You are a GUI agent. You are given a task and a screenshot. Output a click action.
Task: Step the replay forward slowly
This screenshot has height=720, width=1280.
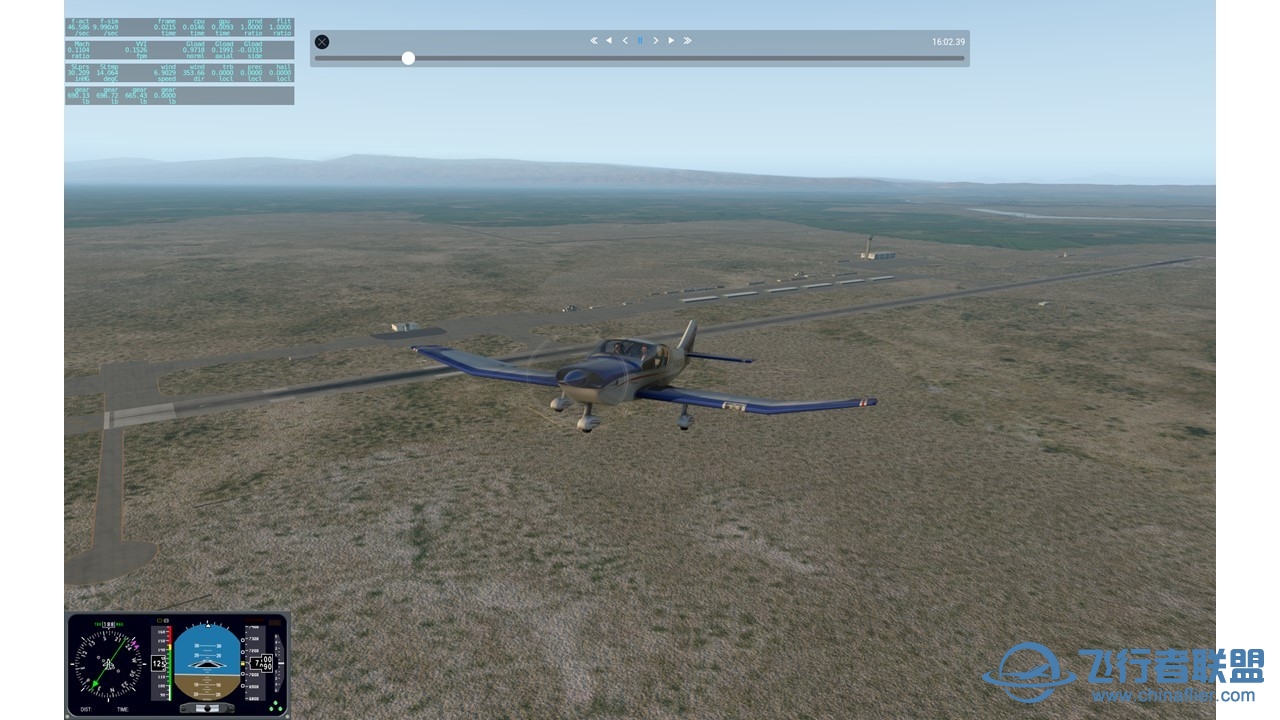pos(656,41)
